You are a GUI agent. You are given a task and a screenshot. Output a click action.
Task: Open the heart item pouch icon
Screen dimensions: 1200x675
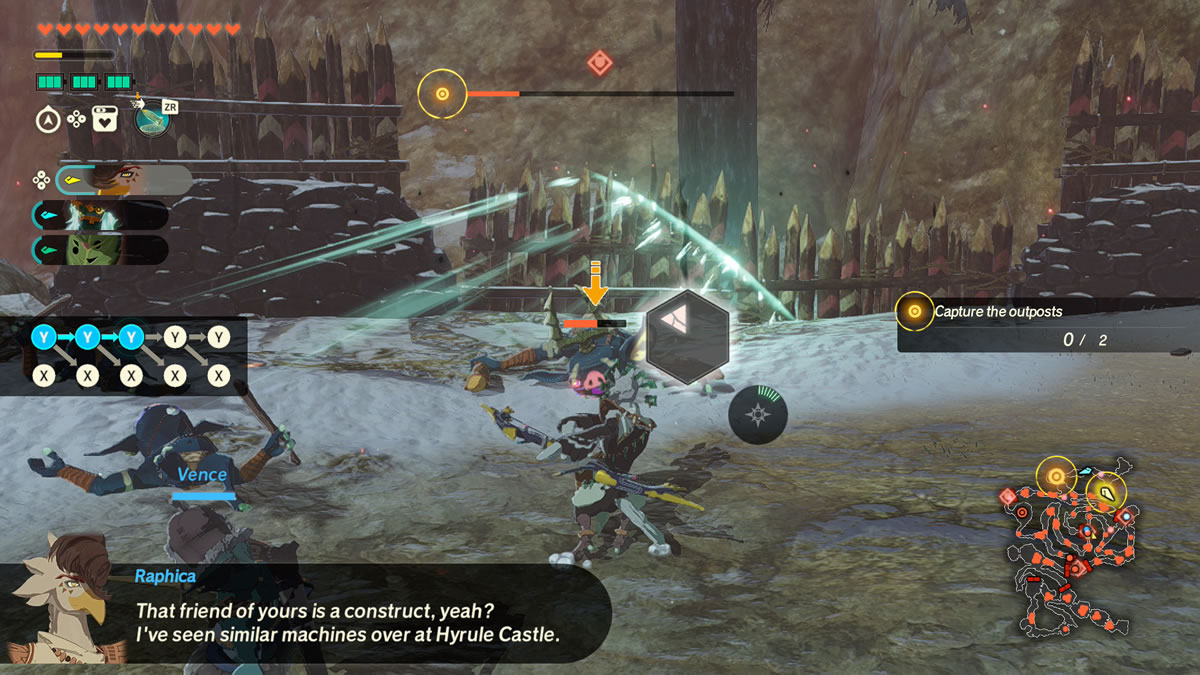point(105,120)
